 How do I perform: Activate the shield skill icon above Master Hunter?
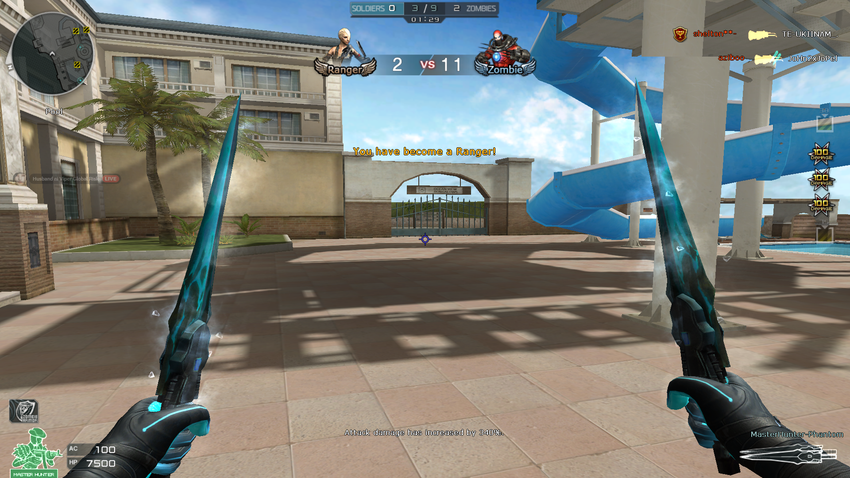click(22, 410)
